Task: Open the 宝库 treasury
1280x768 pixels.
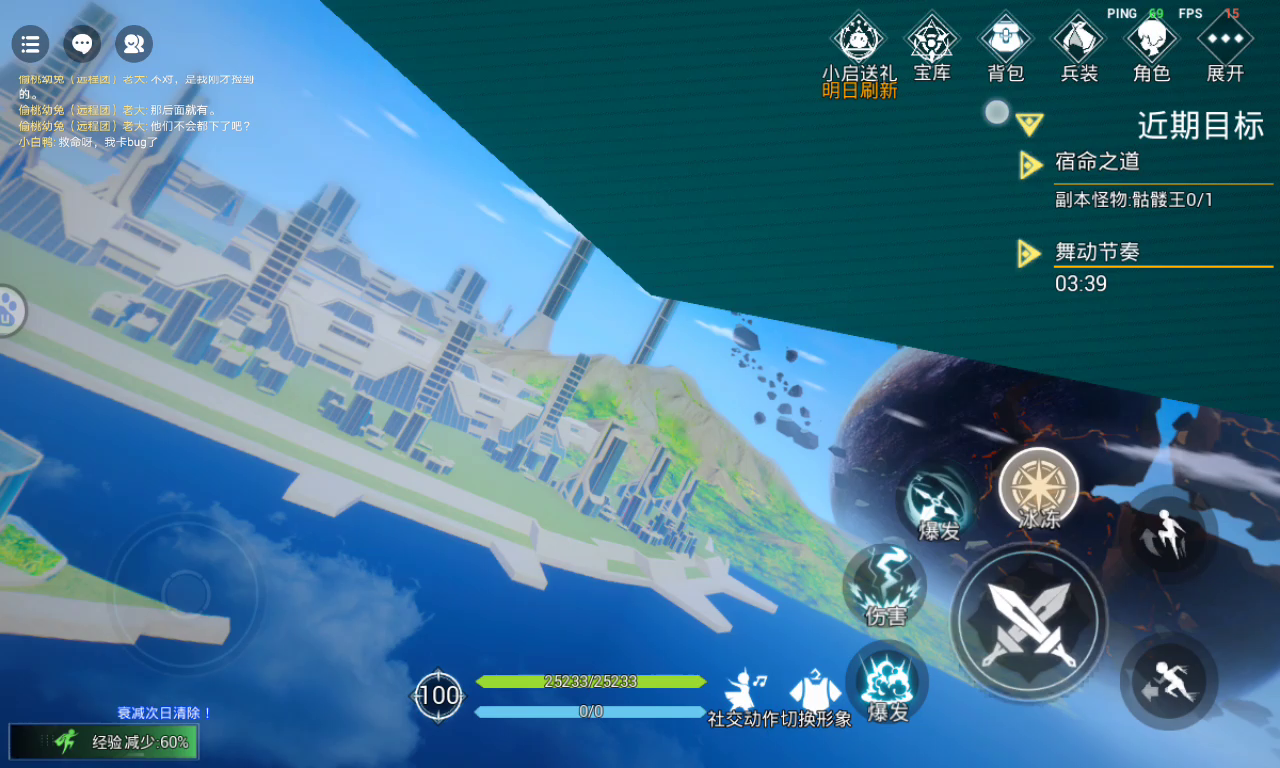Action: 932,42
